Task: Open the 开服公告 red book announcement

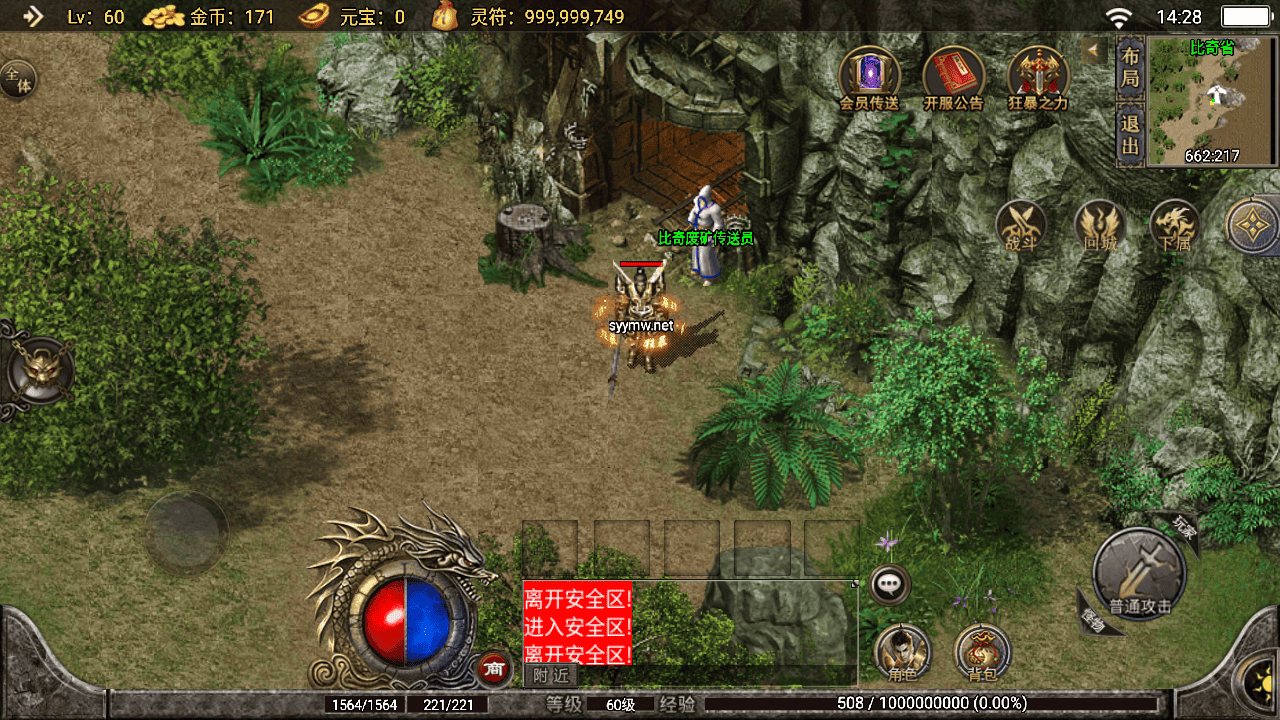Action: pyautogui.click(x=953, y=75)
